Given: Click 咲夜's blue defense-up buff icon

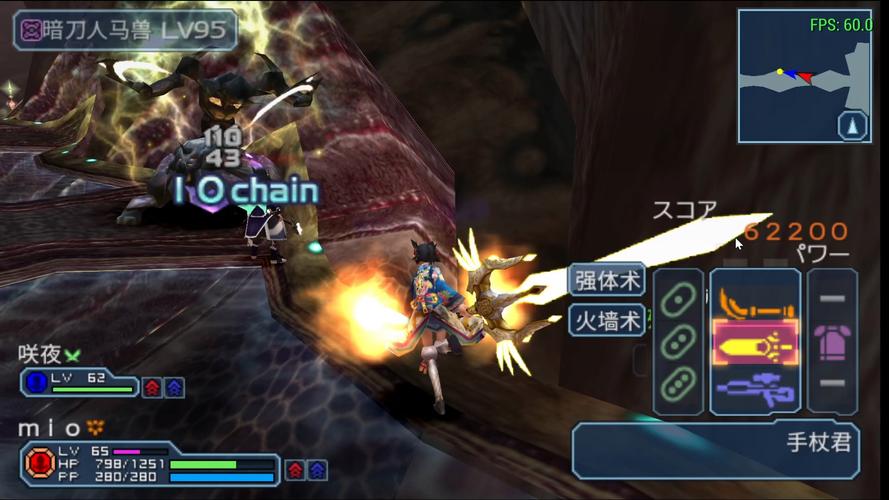Looking at the screenshot, I should tap(174, 387).
